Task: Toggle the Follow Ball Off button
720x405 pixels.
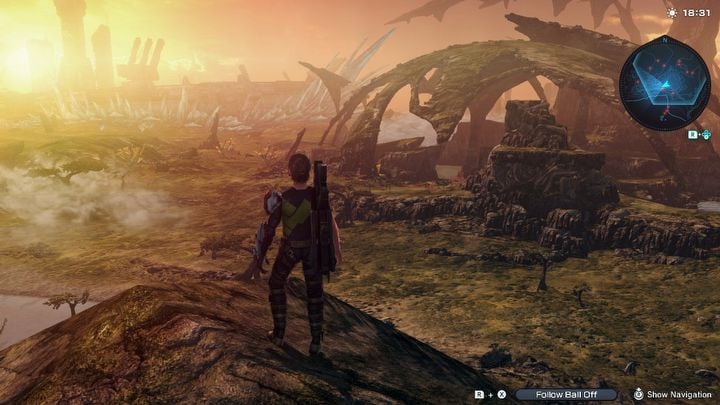Action: (564, 394)
